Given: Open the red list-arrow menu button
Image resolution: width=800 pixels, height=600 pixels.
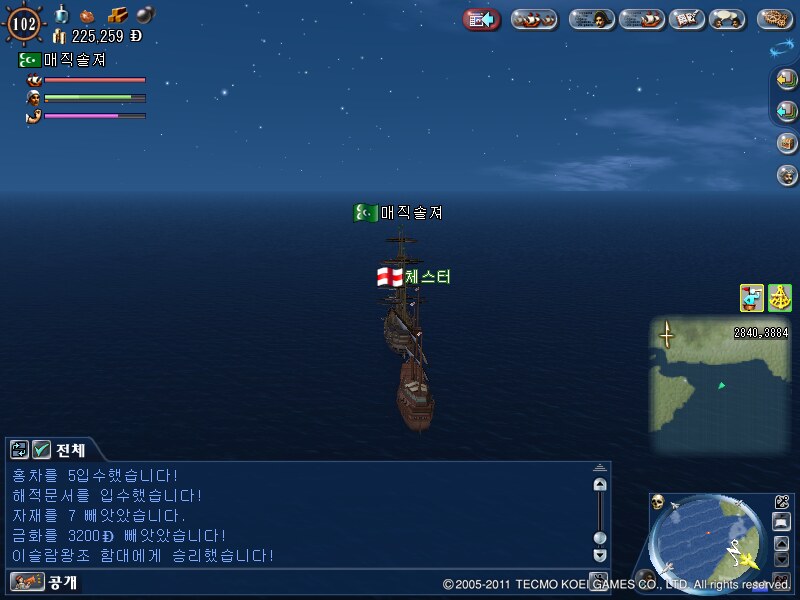Looking at the screenshot, I should pyautogui.click(x=482, y=18).
